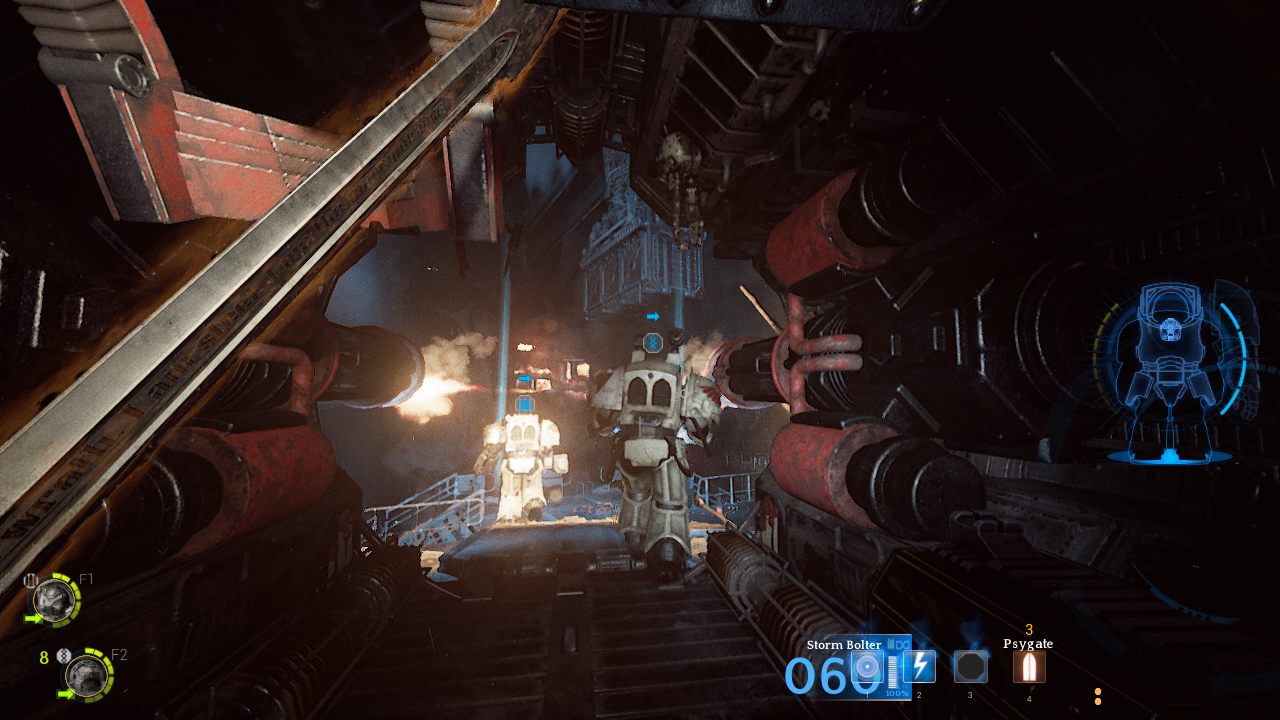The height and width of the screenshot is (720, 1280).
Task: Click the blue waypoint arrow marker
Action: point(655,316)
